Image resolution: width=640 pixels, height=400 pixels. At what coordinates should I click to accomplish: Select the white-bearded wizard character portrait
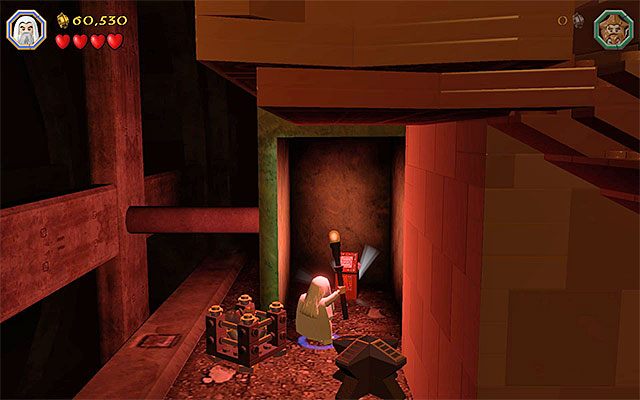click(24, 30)
